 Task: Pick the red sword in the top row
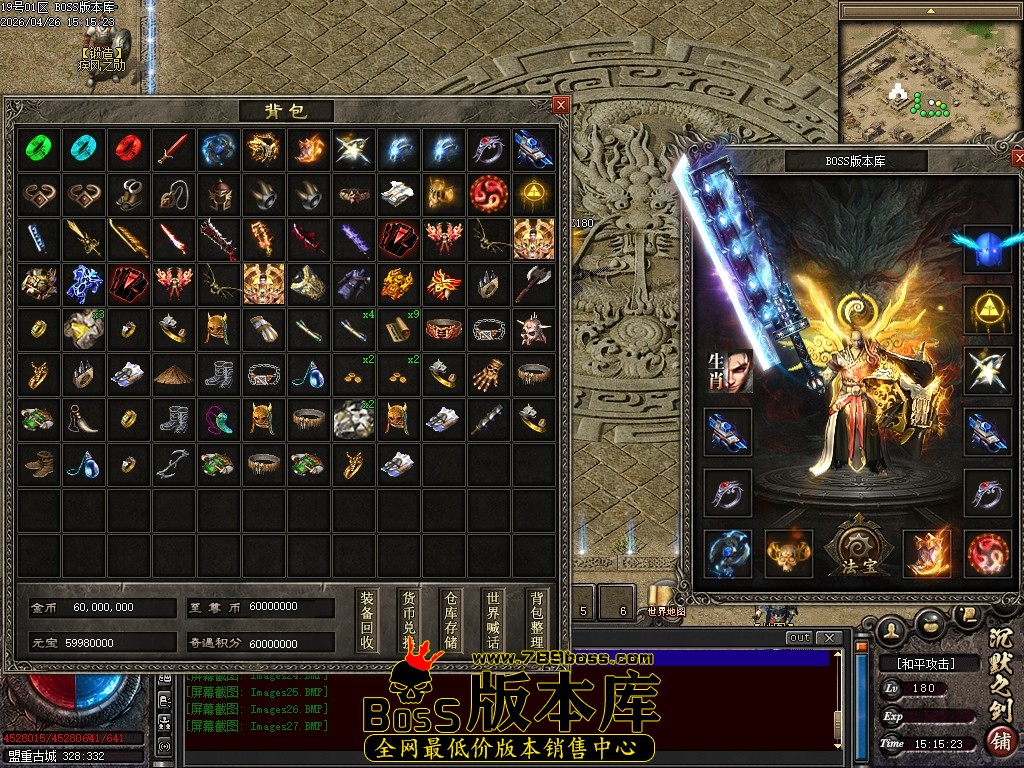173,150
